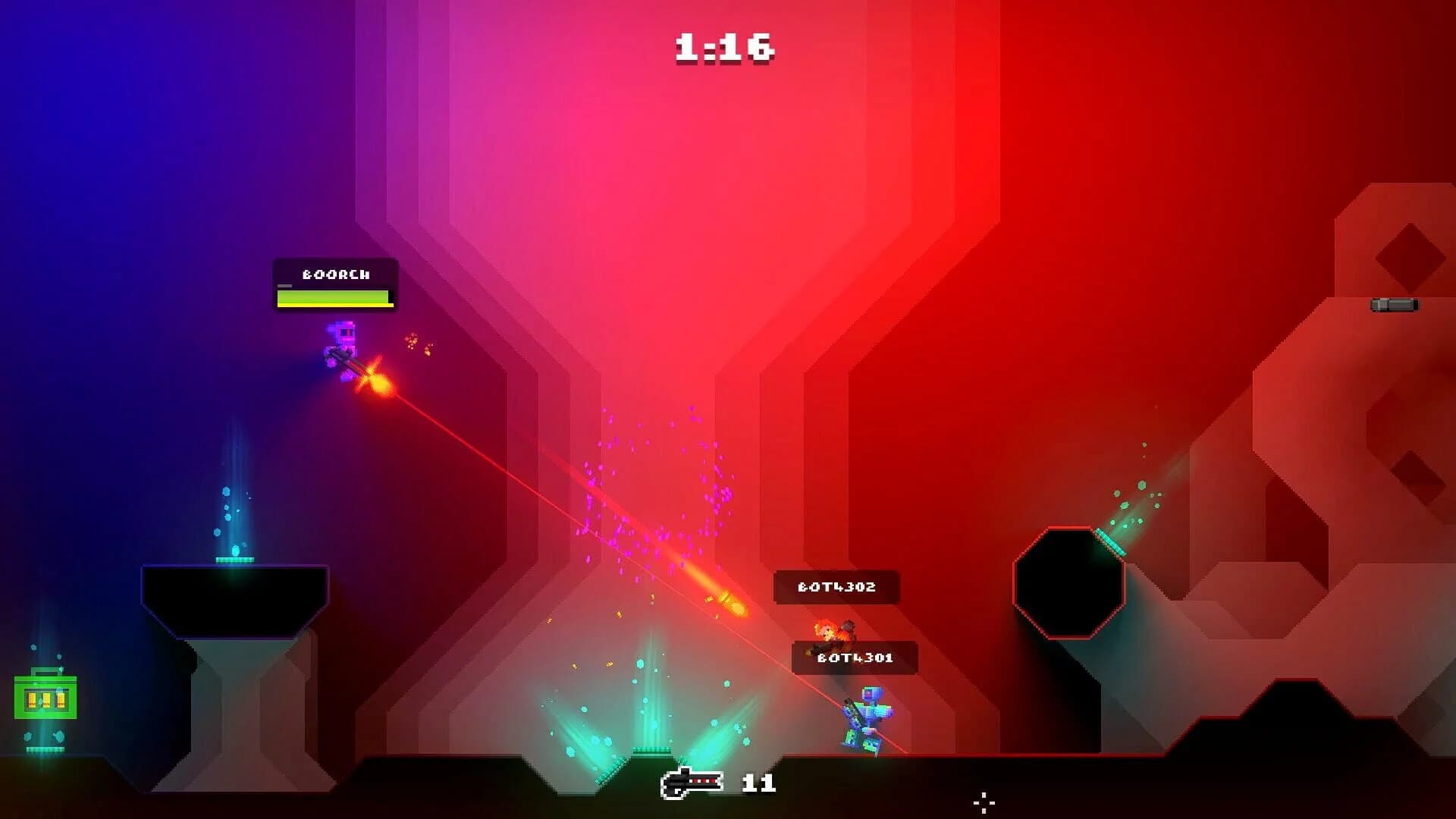Click the 1:16 match timer
1456x819 pixels.
(x=725, y=45)
